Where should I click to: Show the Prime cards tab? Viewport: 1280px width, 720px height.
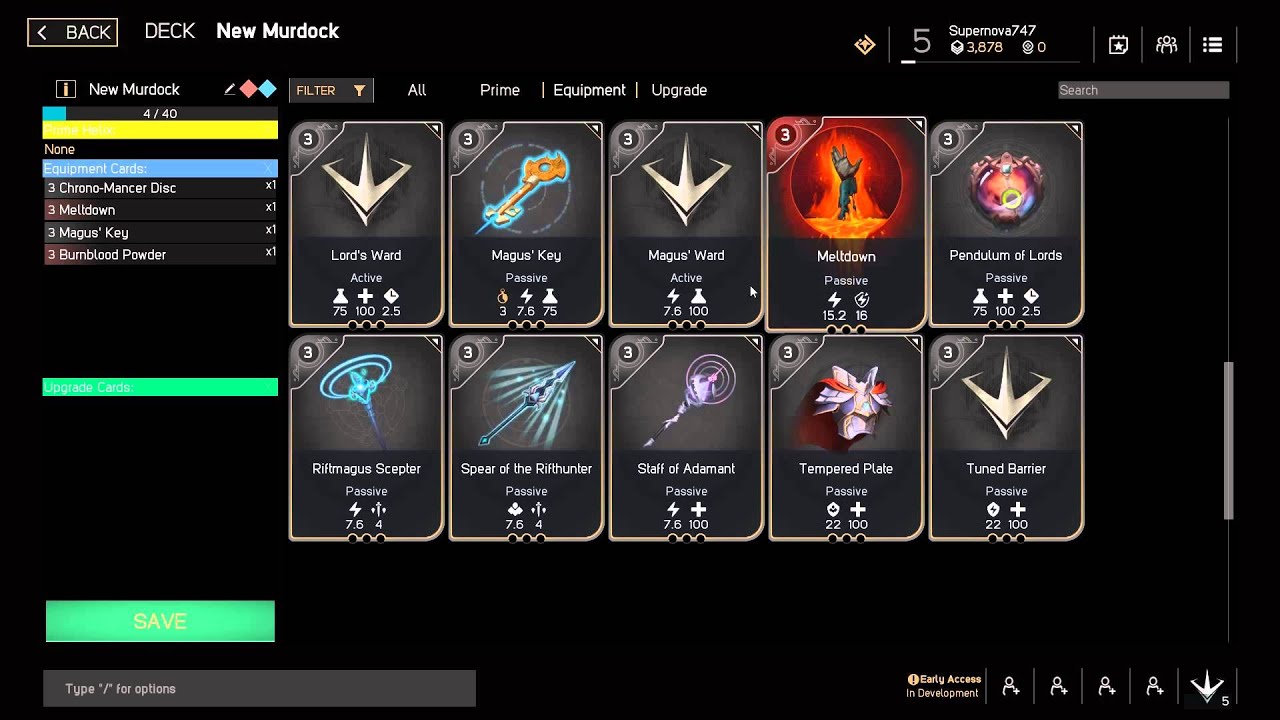click(499, 90)
